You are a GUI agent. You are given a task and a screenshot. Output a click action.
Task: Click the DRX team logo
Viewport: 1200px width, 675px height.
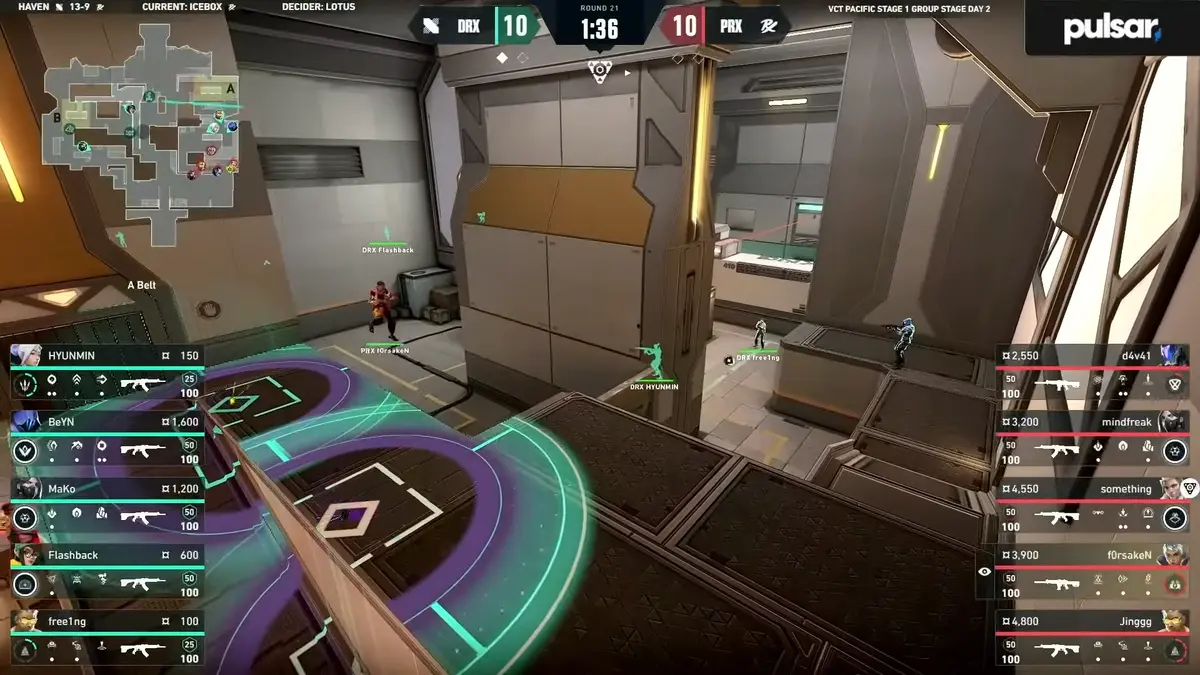pos(432,26)
